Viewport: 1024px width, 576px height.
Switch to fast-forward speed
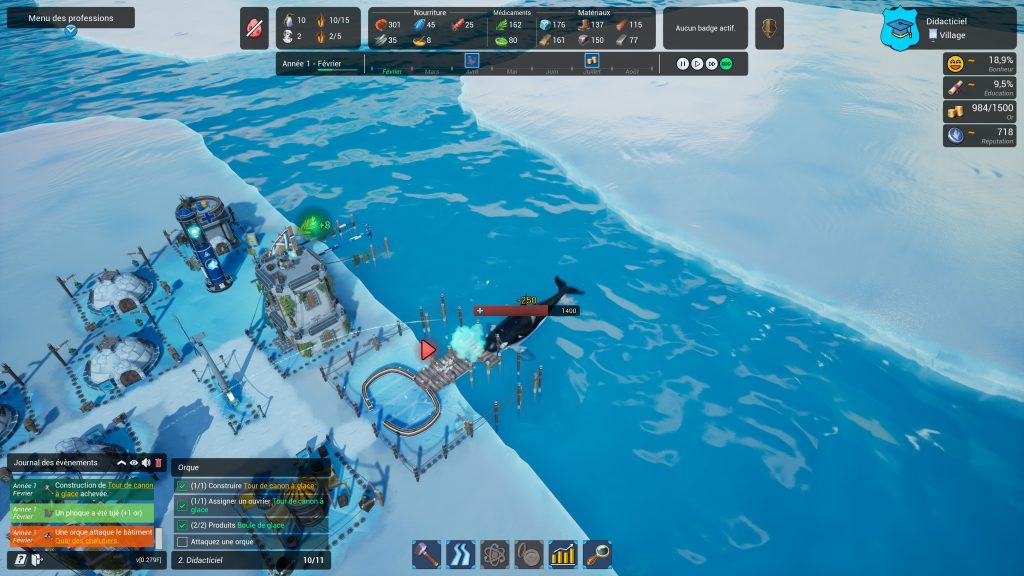pos(711,64)
